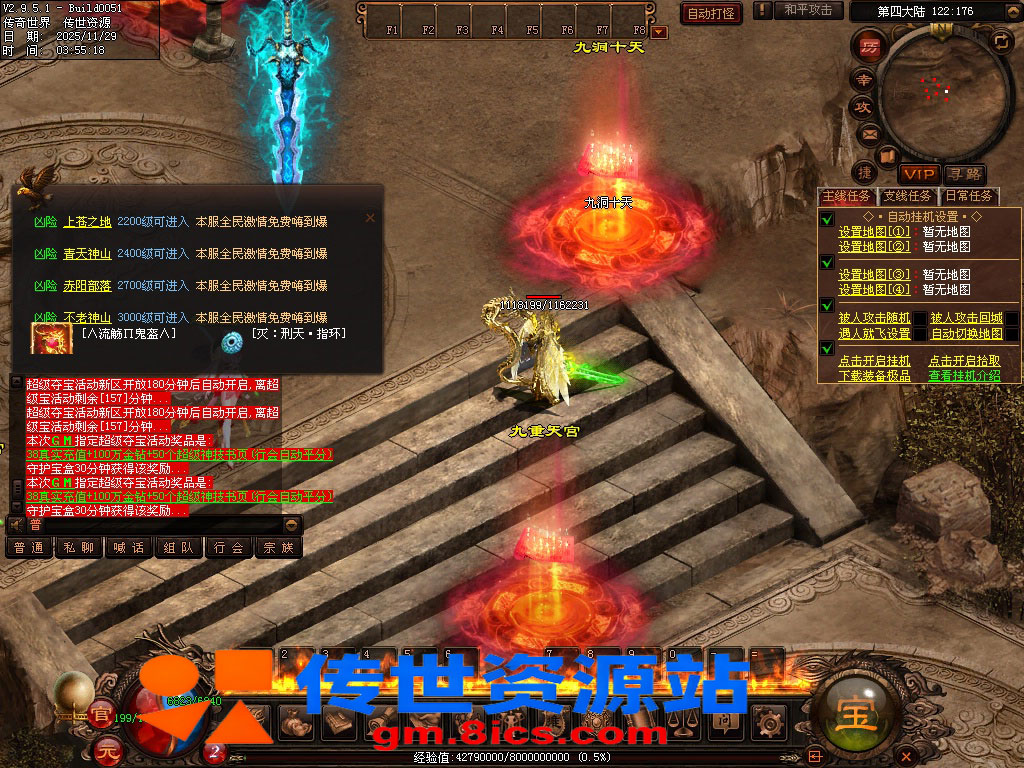The height and width of the screenshot is (768, 1024).
Task: Toggle the 自动打怪 auto-fight button
Action: (710, 13)
